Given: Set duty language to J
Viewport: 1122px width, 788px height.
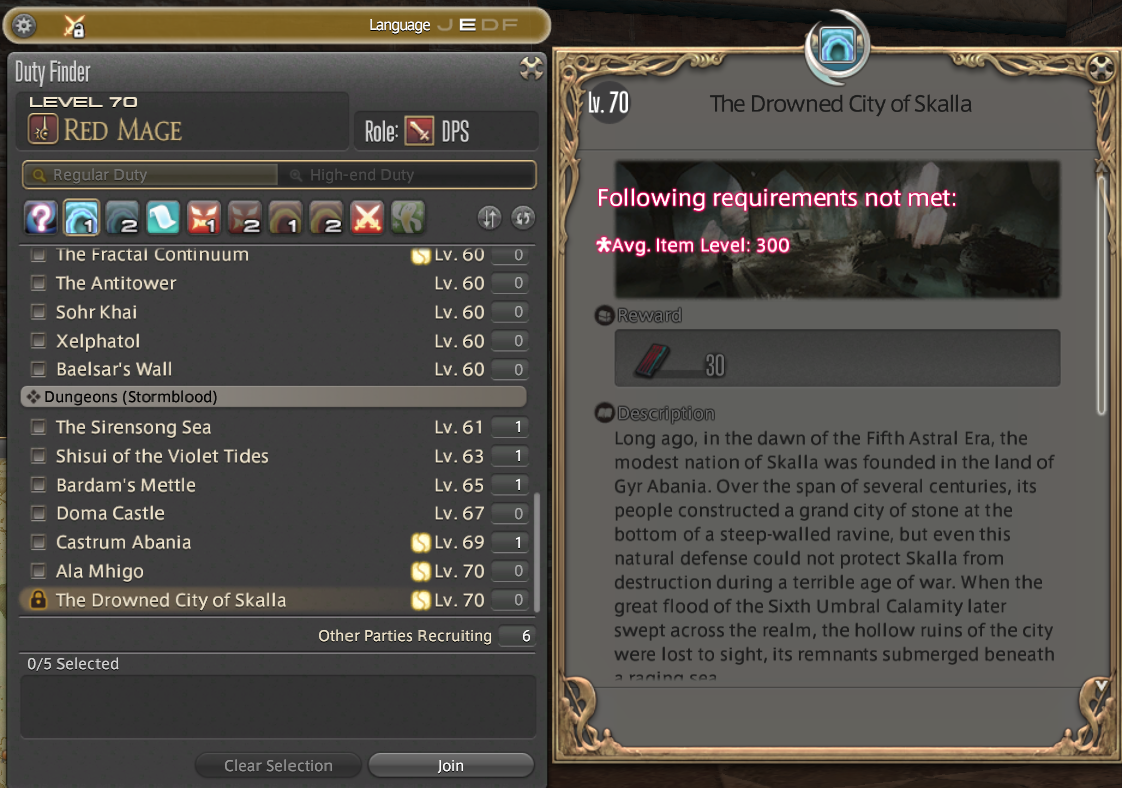Looking at the screenshot, I should [445, 25].
